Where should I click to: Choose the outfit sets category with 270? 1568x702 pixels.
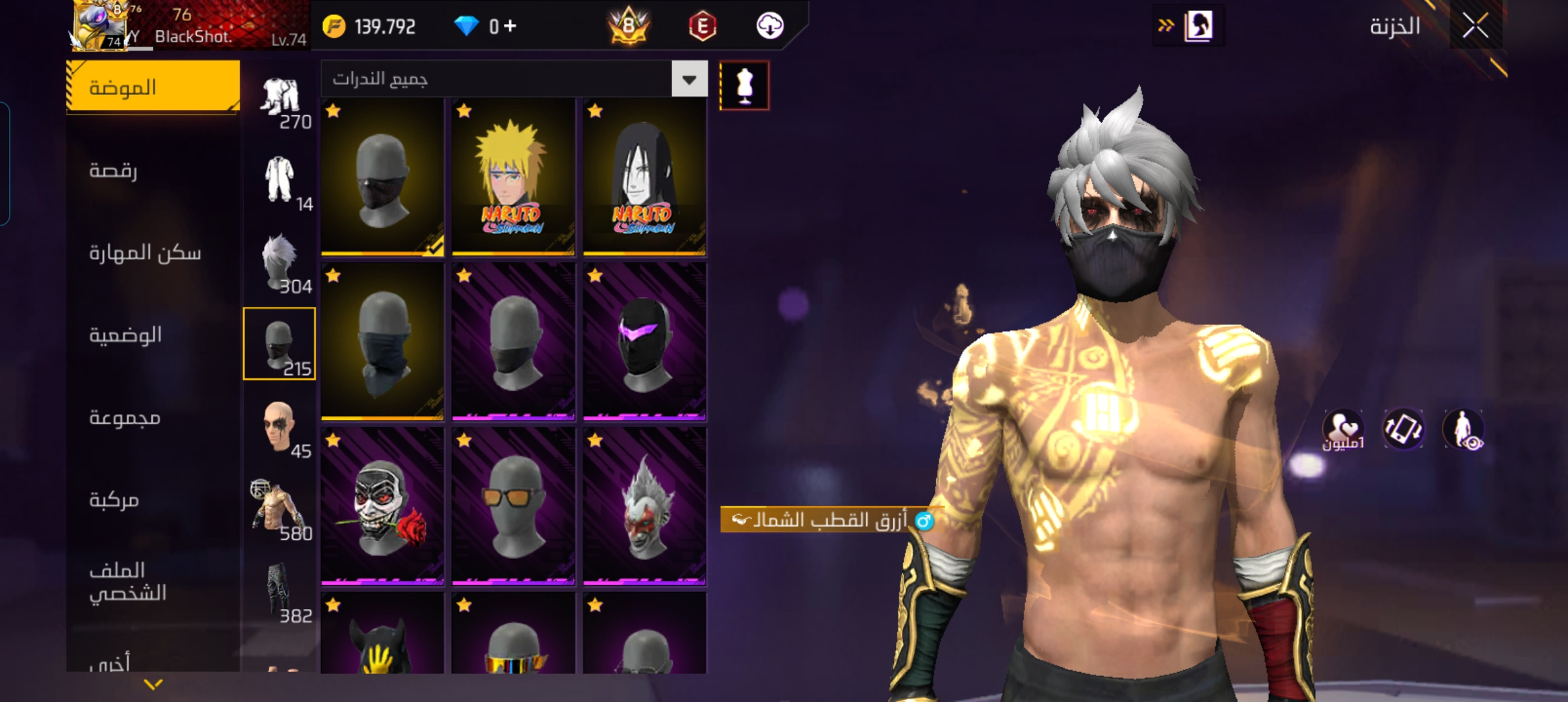pyautogui.click(x=281, y=101)
